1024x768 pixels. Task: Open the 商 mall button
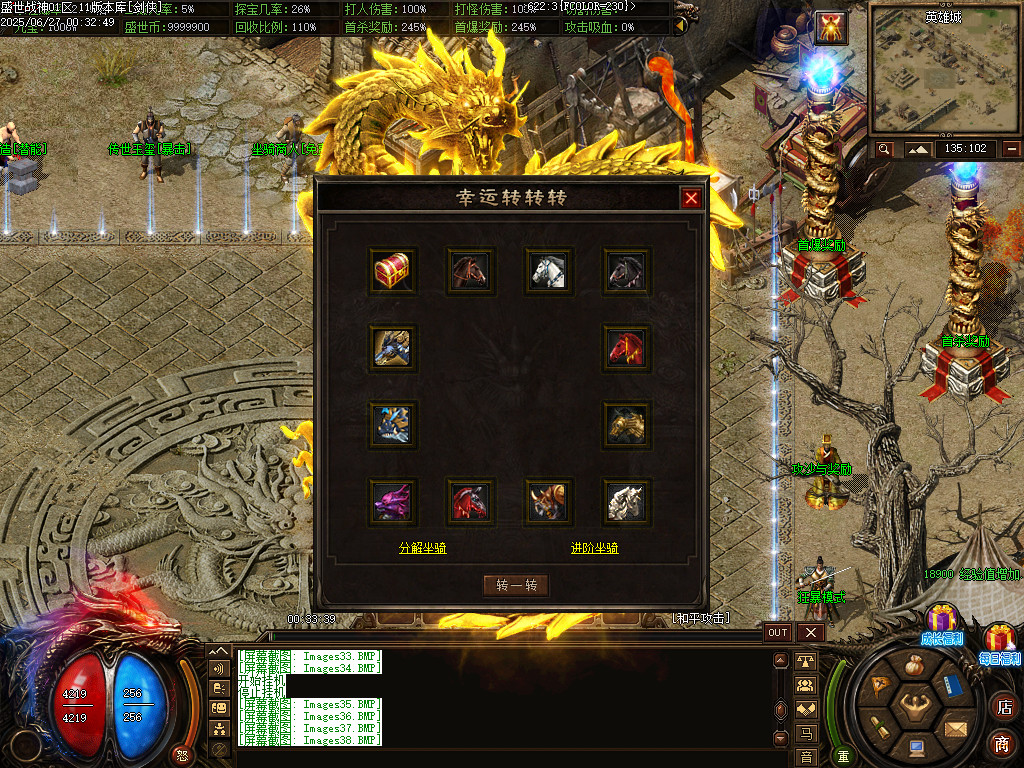(1003, 744)
